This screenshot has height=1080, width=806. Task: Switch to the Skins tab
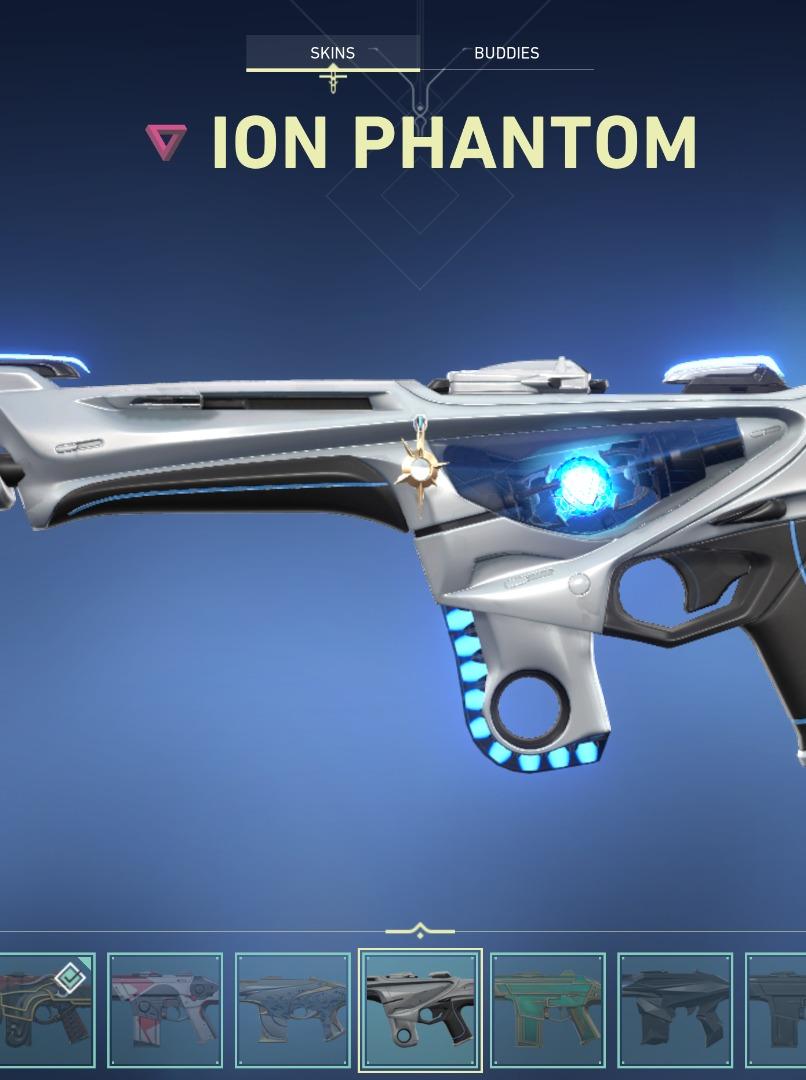pyautogui.click(x=332, y=53)
